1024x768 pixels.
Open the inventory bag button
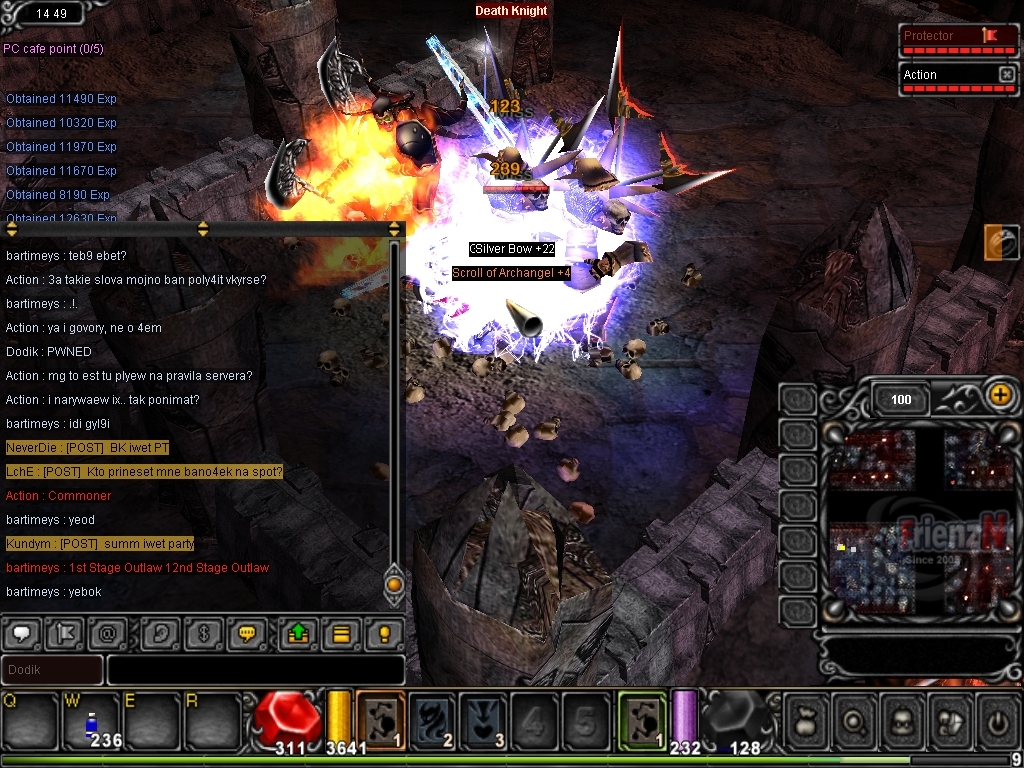pos(805,720)
